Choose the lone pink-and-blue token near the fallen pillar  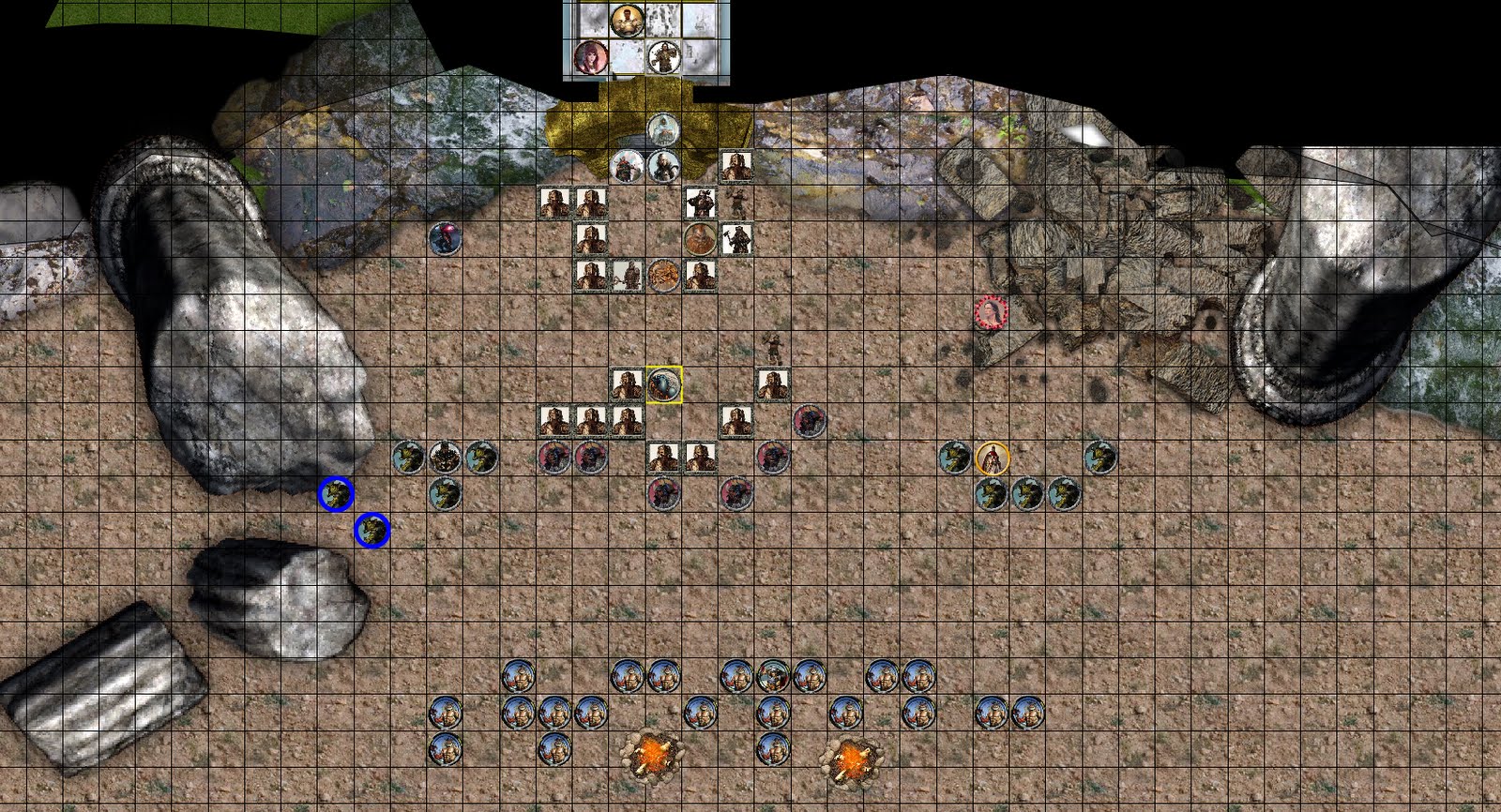[444, 237]
